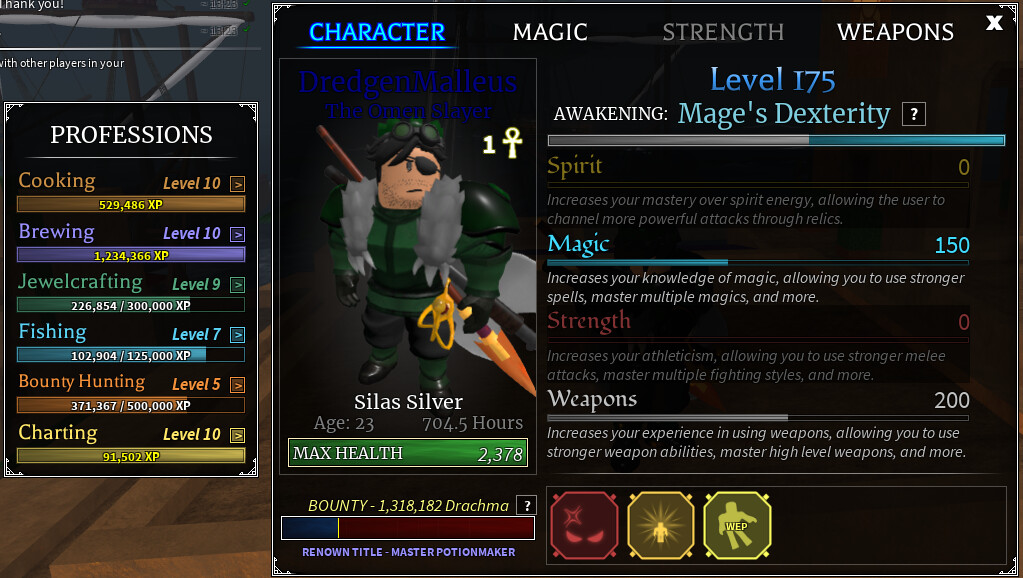Image resolution: width=1023 pixels, height=578 pixels.
Task: Expand the Brewing profession arrow
Action: click(237, 234)
